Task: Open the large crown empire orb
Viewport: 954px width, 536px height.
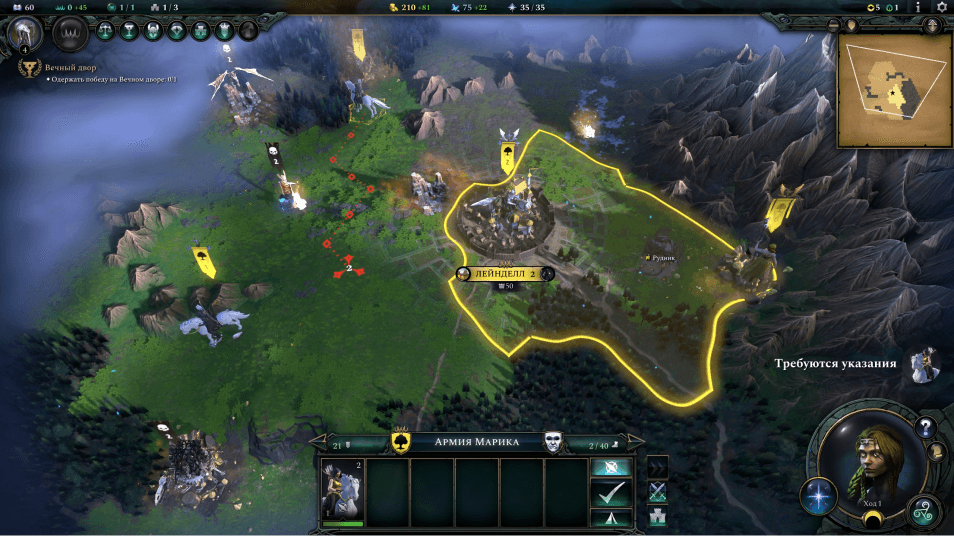Action: tap(70, 32)
